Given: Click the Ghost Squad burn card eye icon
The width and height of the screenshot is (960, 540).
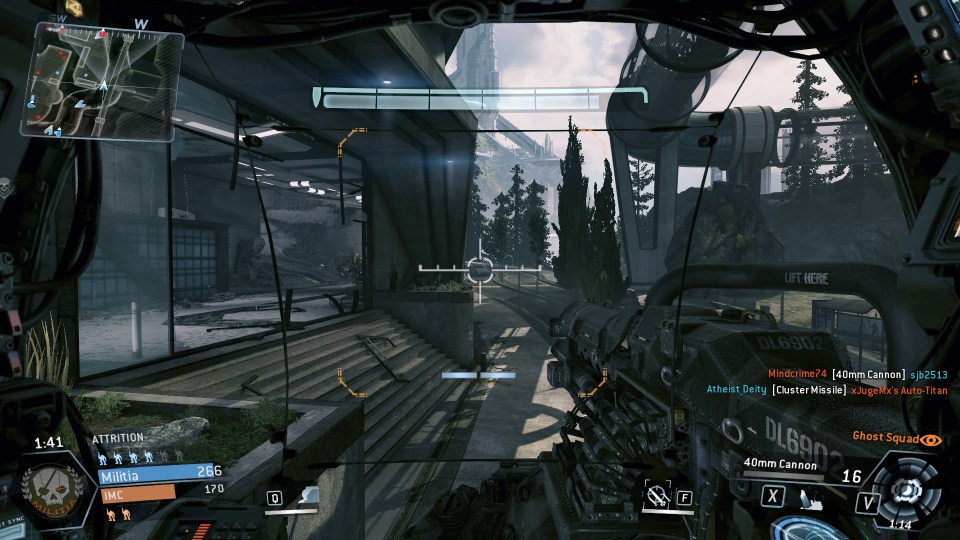Looking at the screenshot, I should tap(931, 438).
